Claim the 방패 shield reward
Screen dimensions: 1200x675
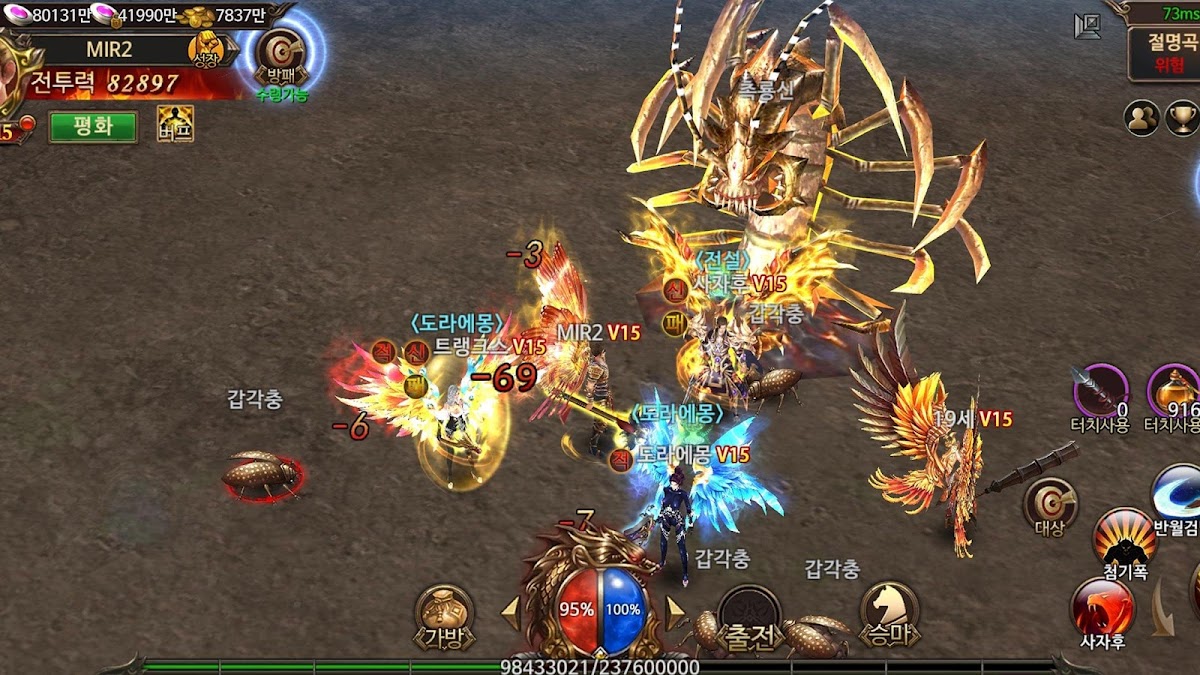[x=281, y=55]
